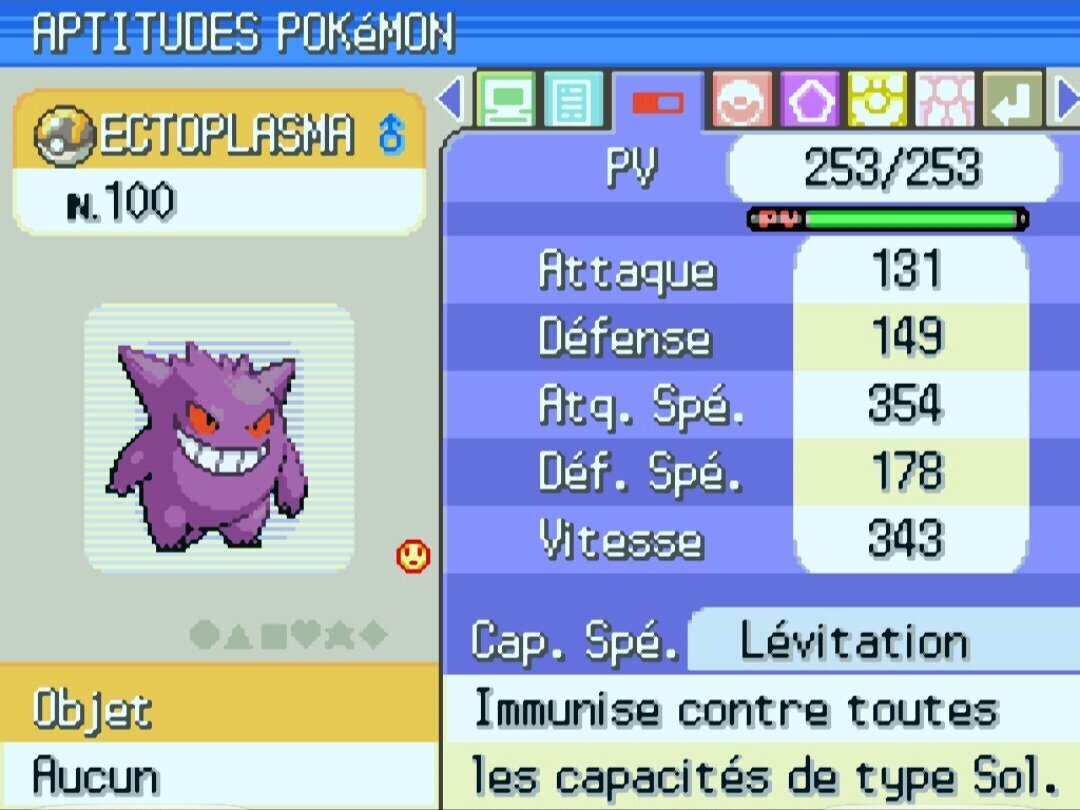Screen dimensions: 1080x810
Task: Click the left blue arrow beside tabs
Action: [x=451, y=100]
